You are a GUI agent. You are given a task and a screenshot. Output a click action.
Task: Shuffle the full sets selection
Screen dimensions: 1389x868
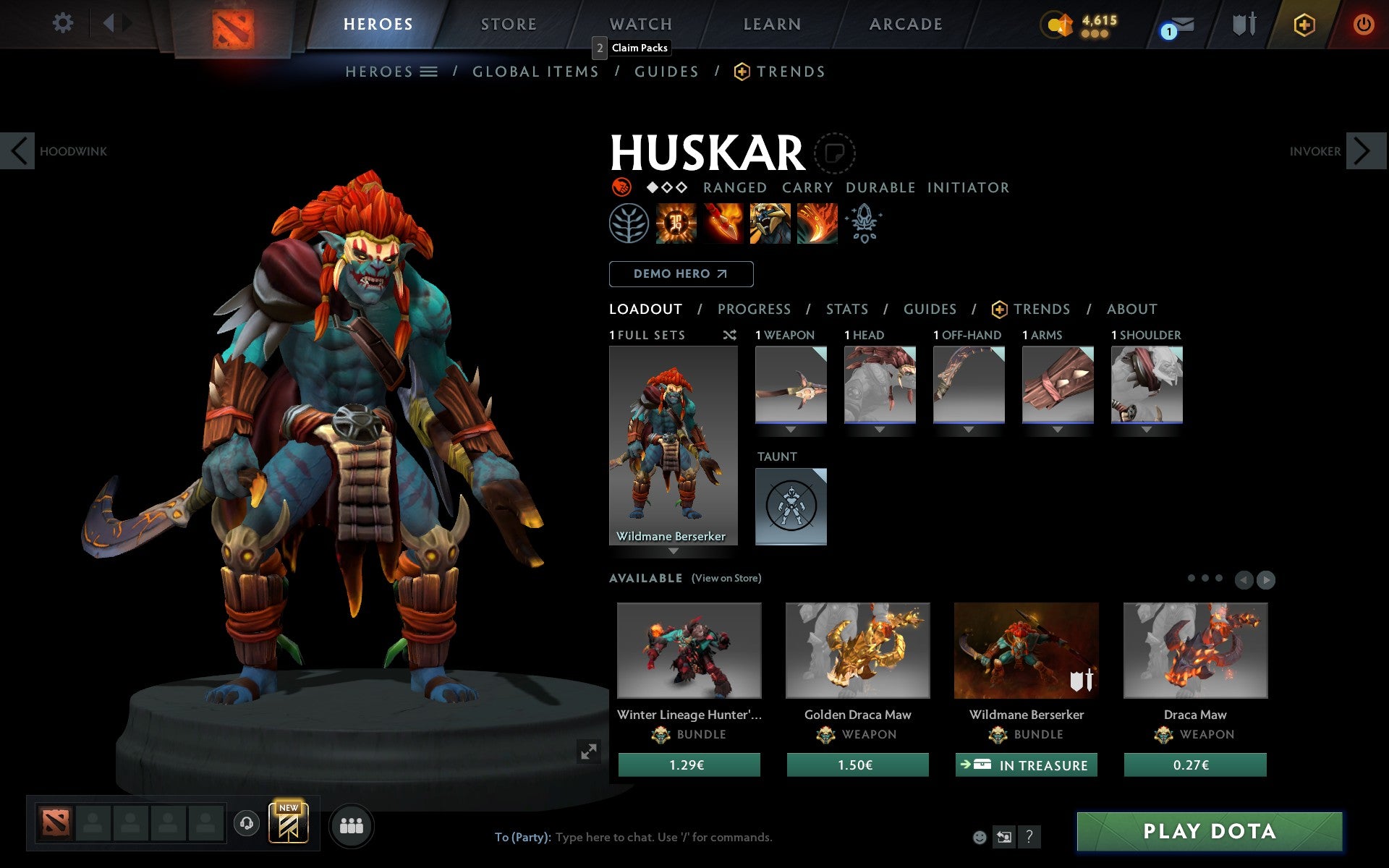point(729,335)
